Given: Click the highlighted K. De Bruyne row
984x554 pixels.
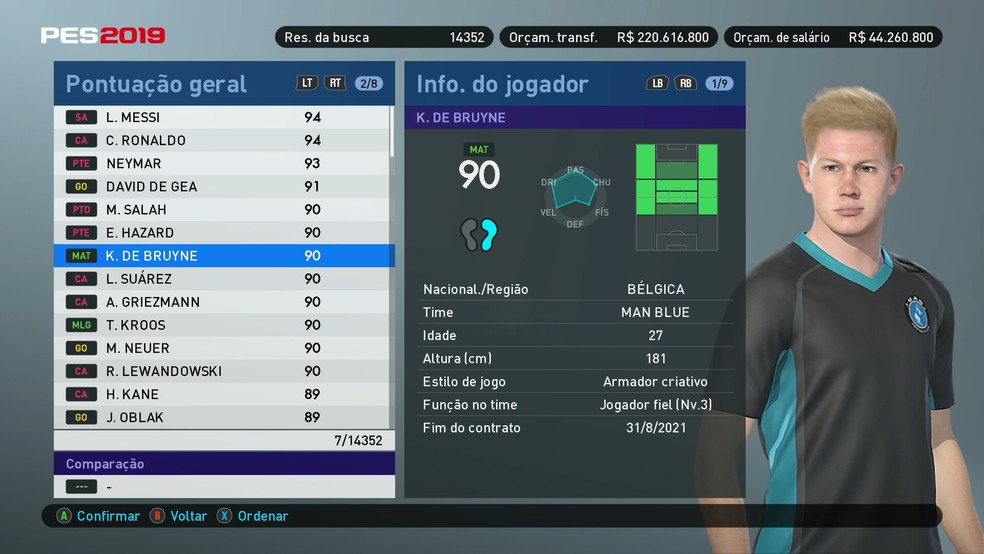Looking at the screenshot, I should tap(220, 255).
